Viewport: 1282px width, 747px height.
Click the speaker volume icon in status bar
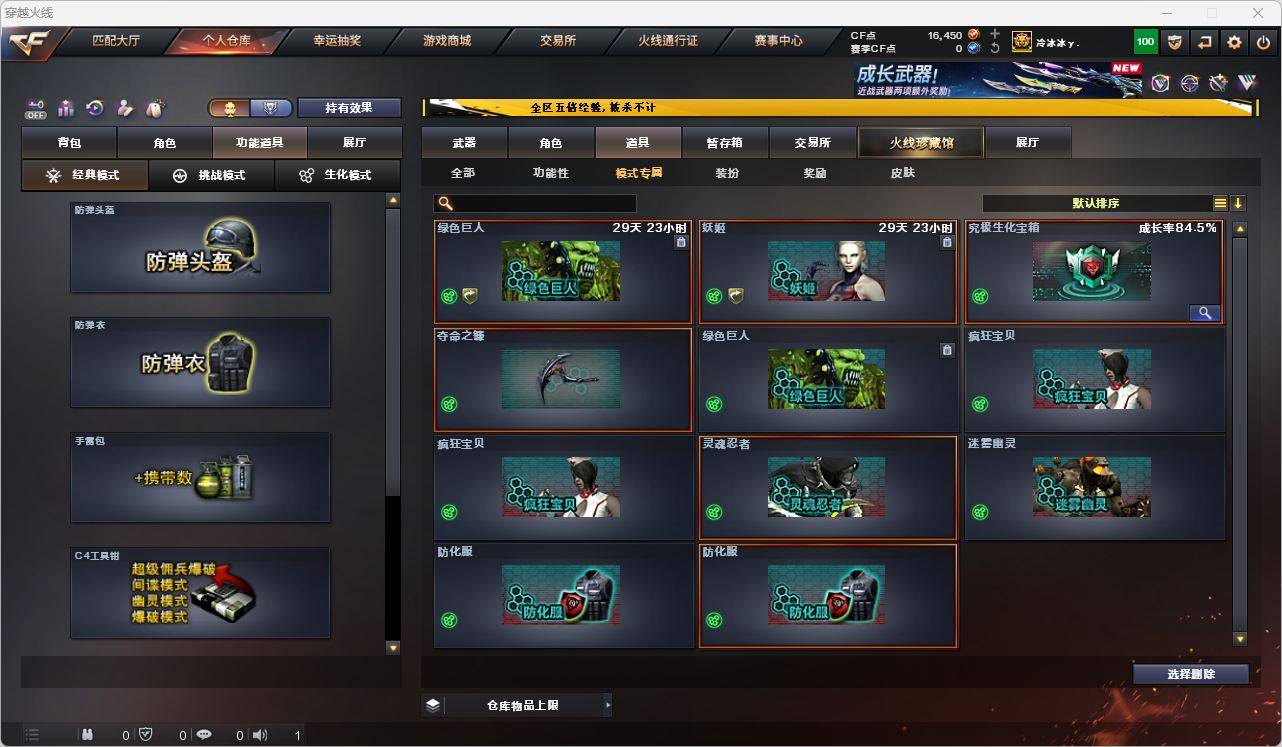pos(259,734)
